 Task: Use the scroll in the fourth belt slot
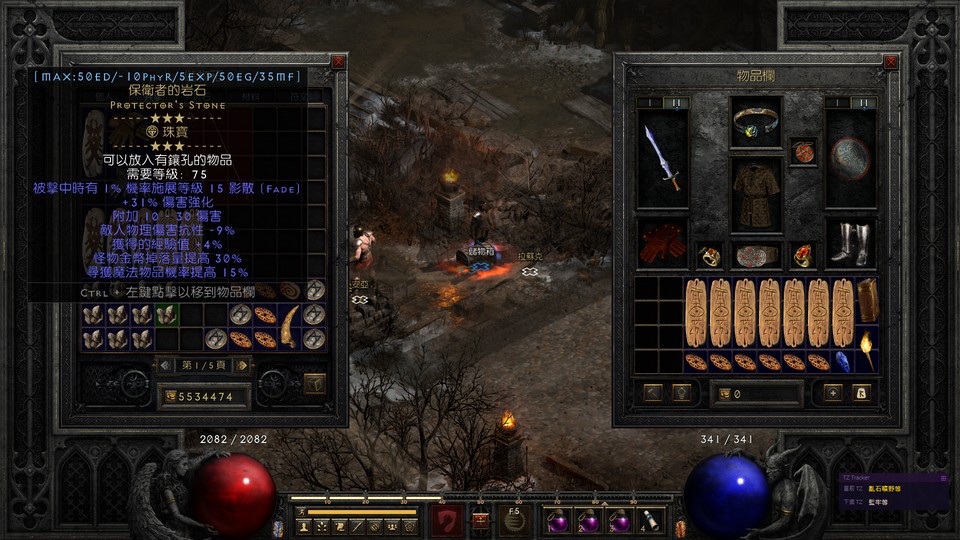647,519
